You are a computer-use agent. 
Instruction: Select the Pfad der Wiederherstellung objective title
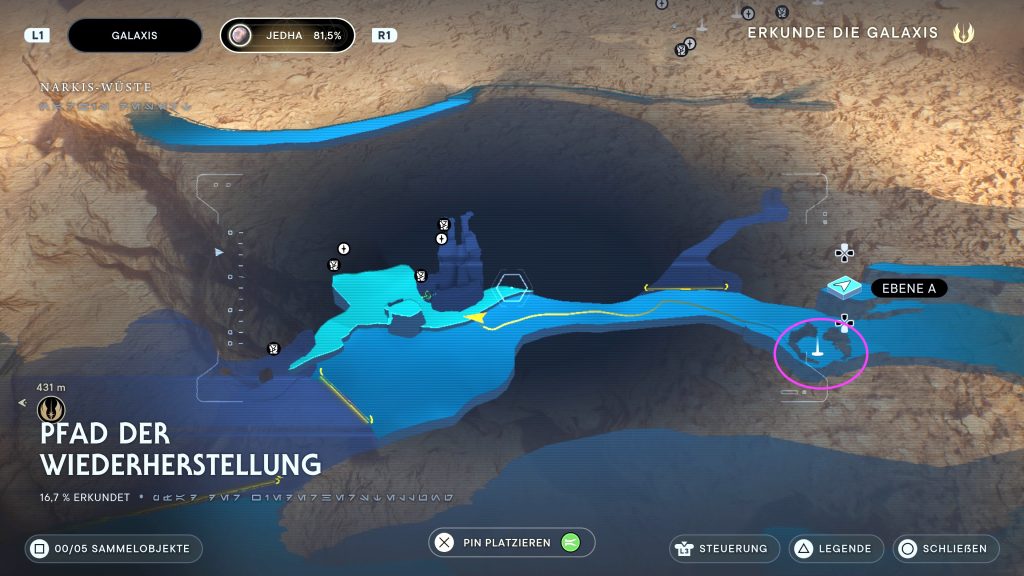coord(180,449)
